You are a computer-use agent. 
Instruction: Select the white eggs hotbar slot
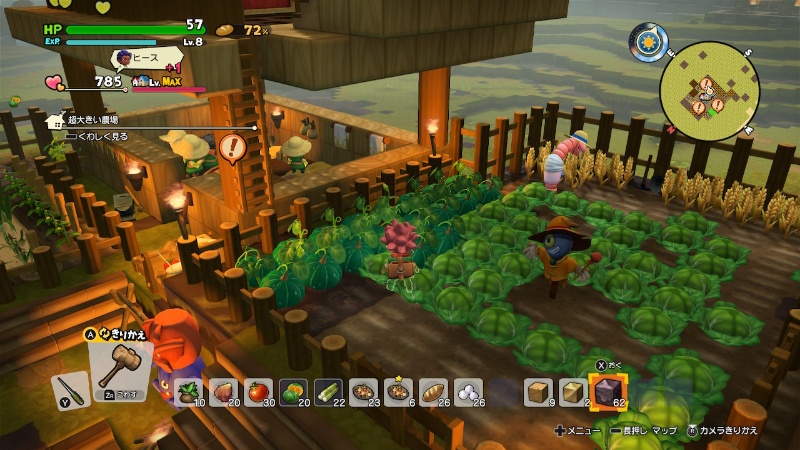468,393
